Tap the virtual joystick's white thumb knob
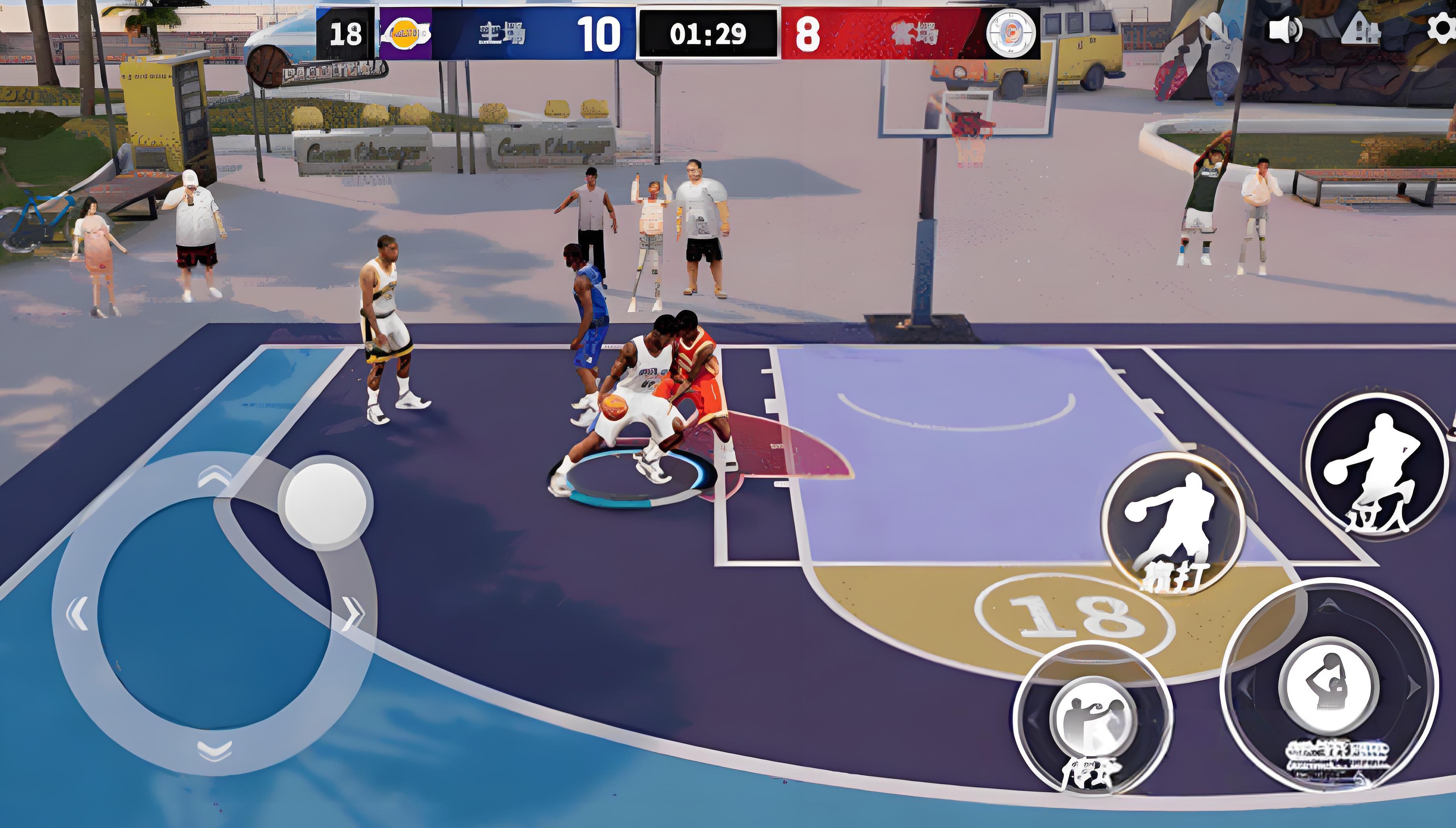 326,503
